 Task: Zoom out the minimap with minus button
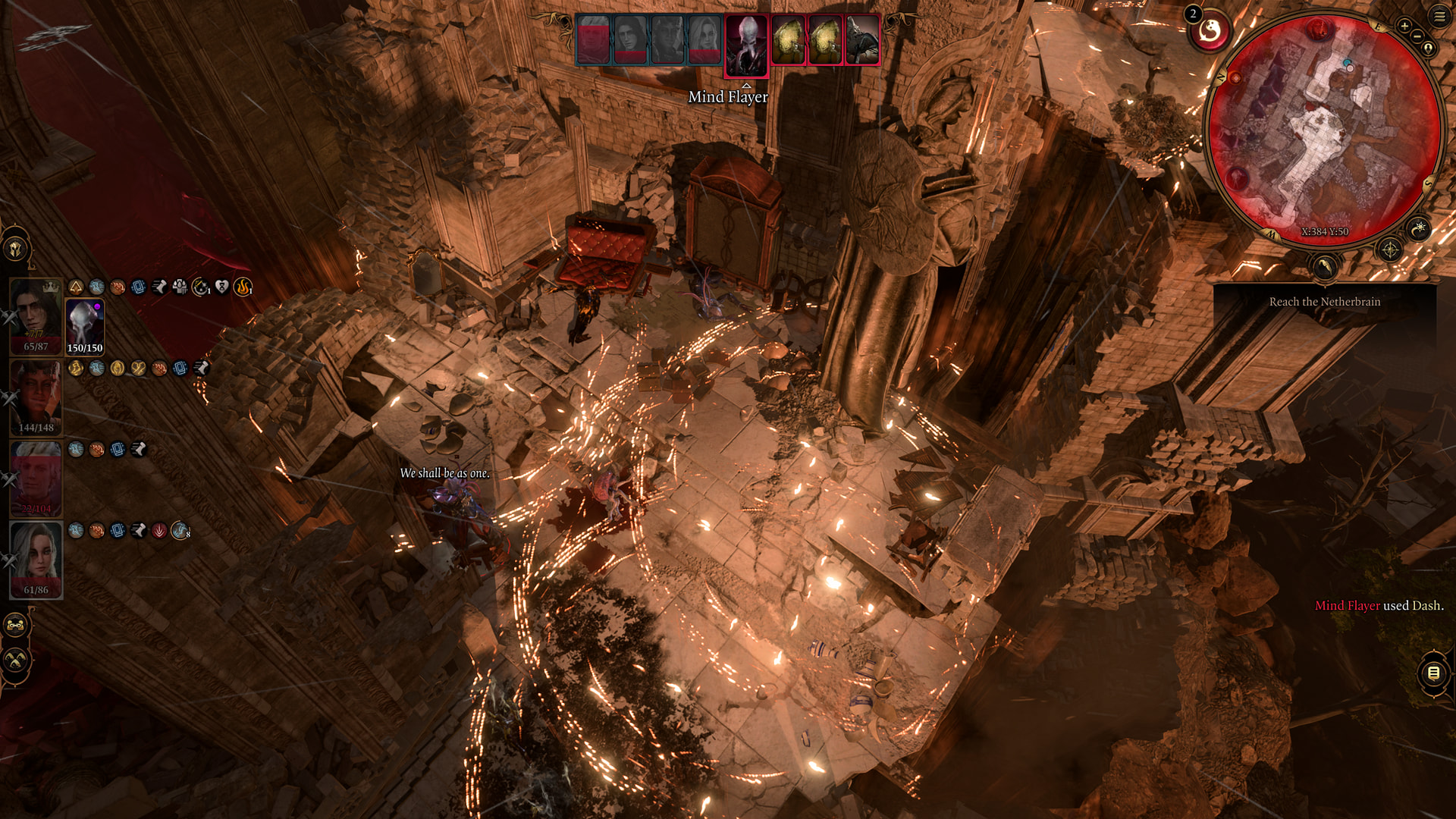tap(1417, 36)
